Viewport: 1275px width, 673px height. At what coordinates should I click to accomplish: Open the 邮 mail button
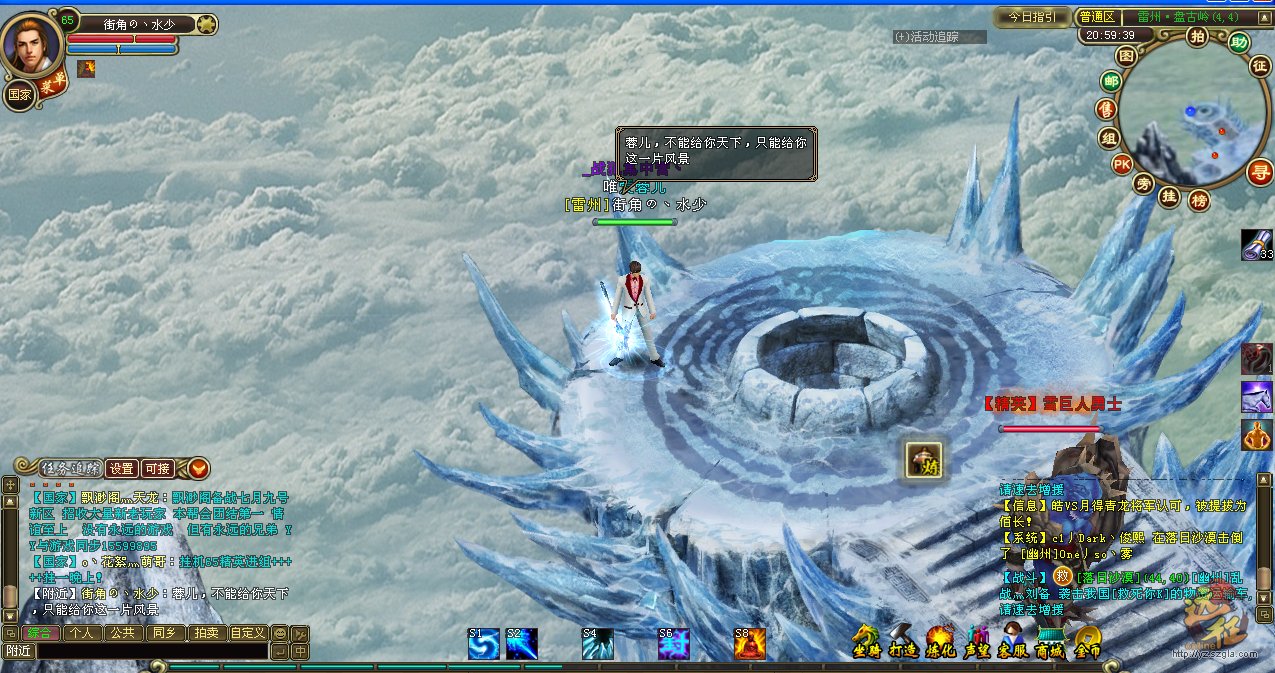(x=1110, y=82)
